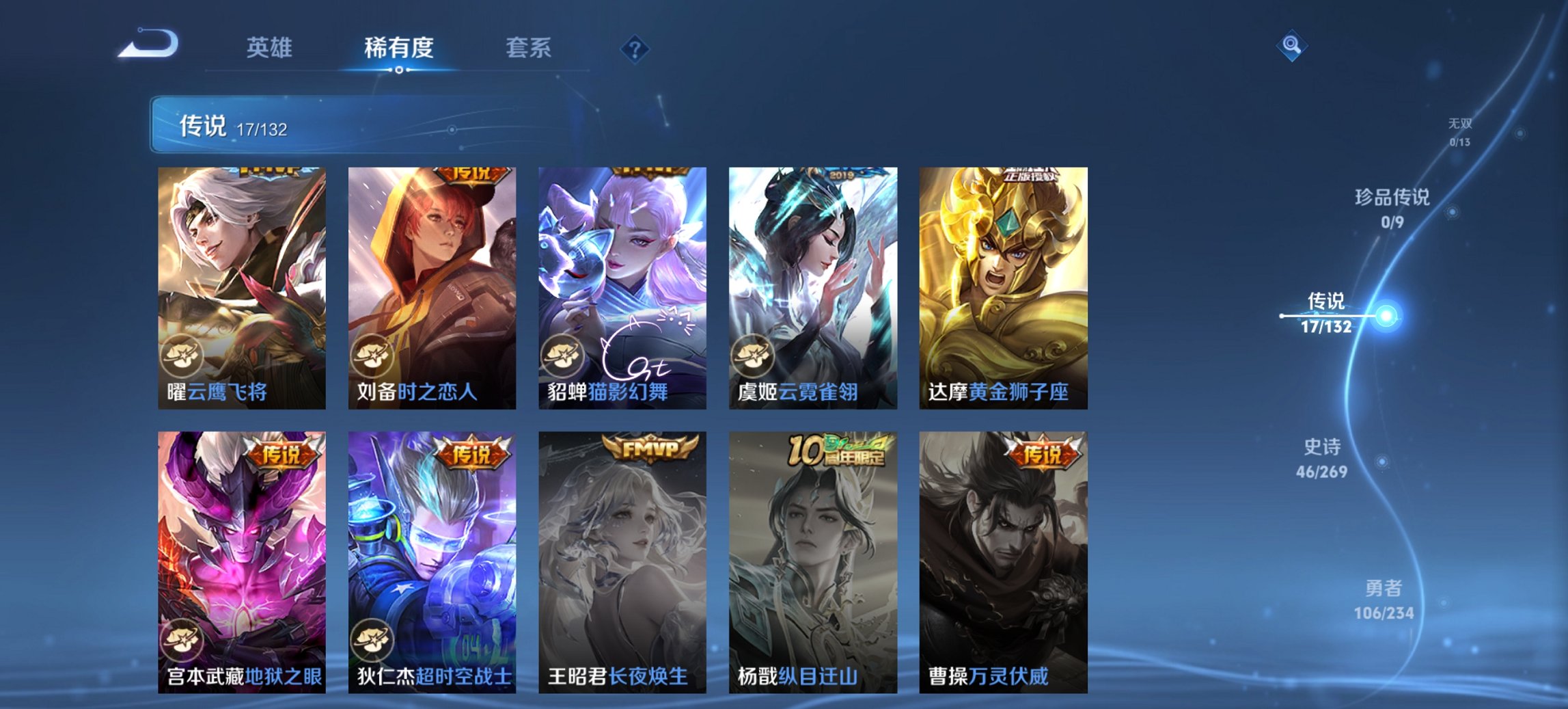Screen dimensions: 1568x709
Task: Click the help question mark icon
Action: click(x=635, y=48)
